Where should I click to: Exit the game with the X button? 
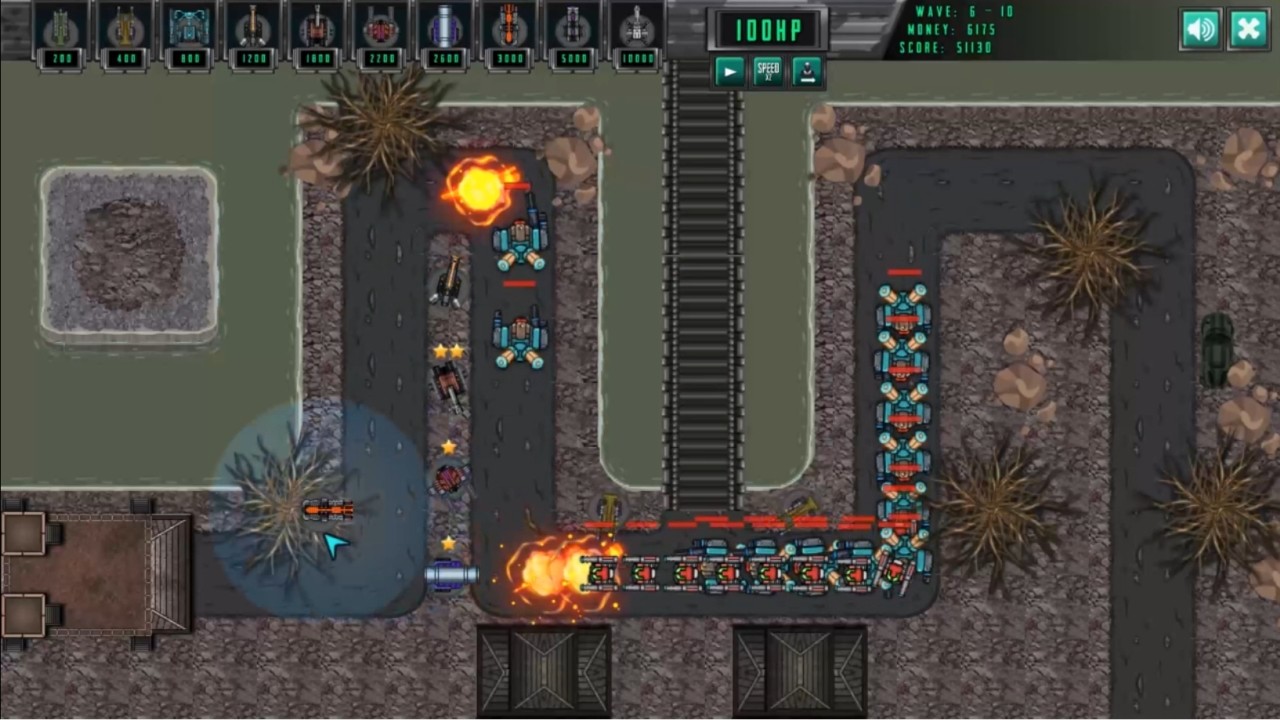click(1248, 29)
